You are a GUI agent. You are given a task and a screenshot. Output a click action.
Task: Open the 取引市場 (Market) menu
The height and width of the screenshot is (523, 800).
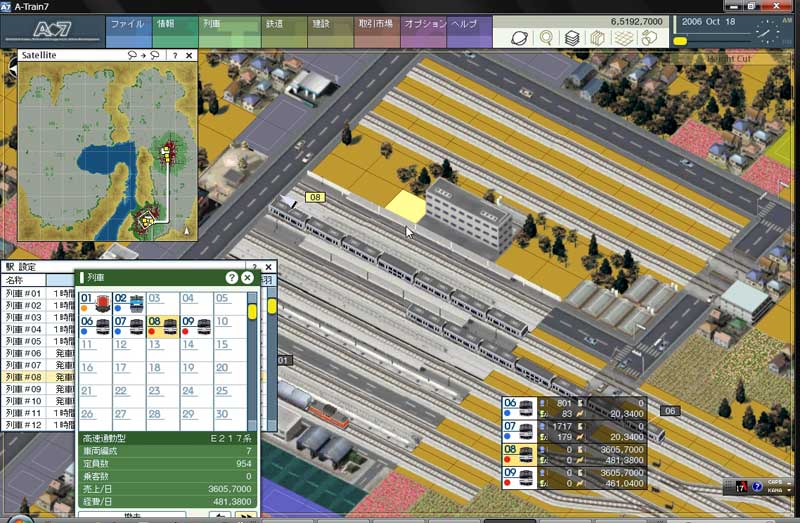[375, 23]
